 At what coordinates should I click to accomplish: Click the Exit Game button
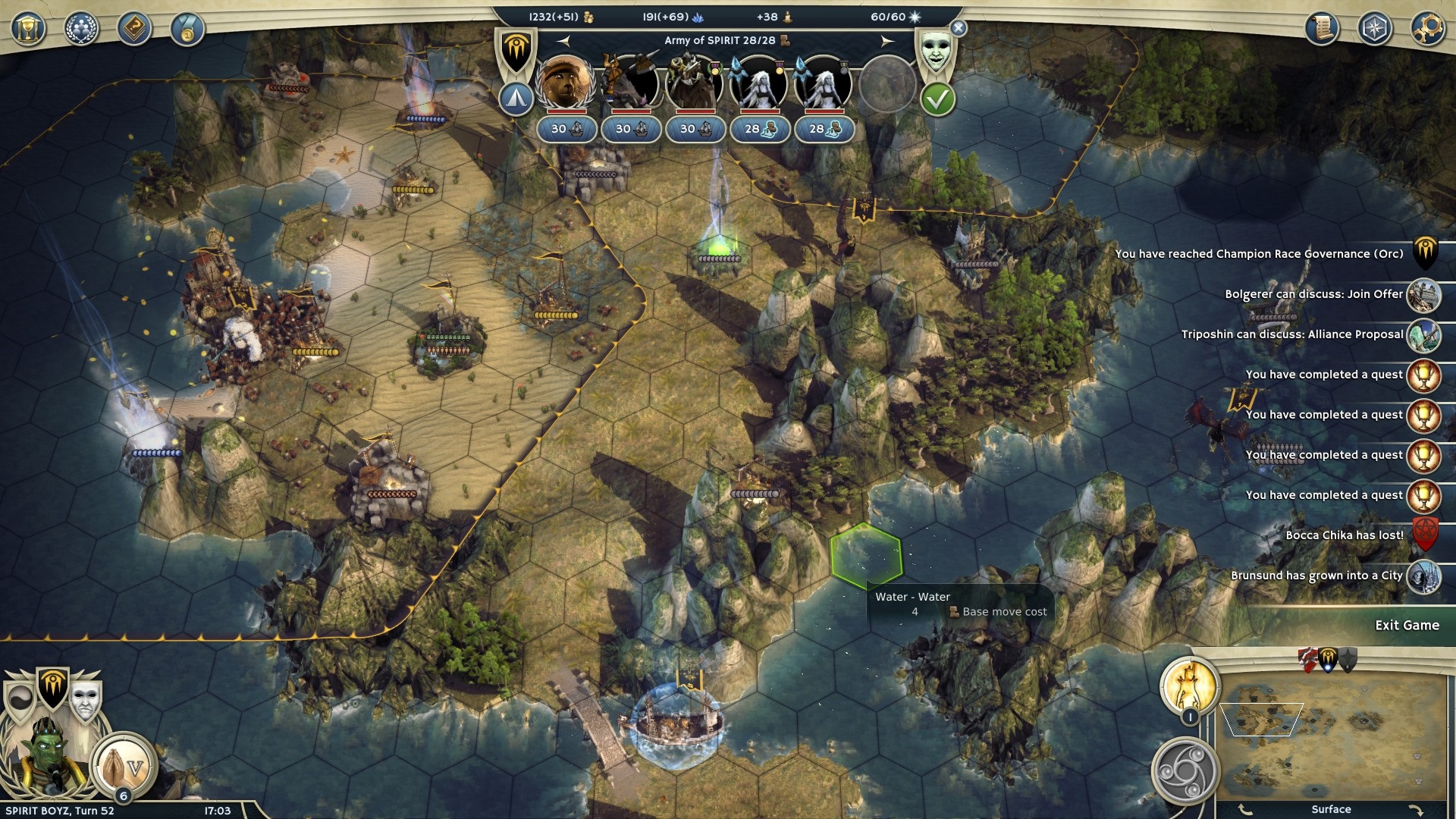1406,626
